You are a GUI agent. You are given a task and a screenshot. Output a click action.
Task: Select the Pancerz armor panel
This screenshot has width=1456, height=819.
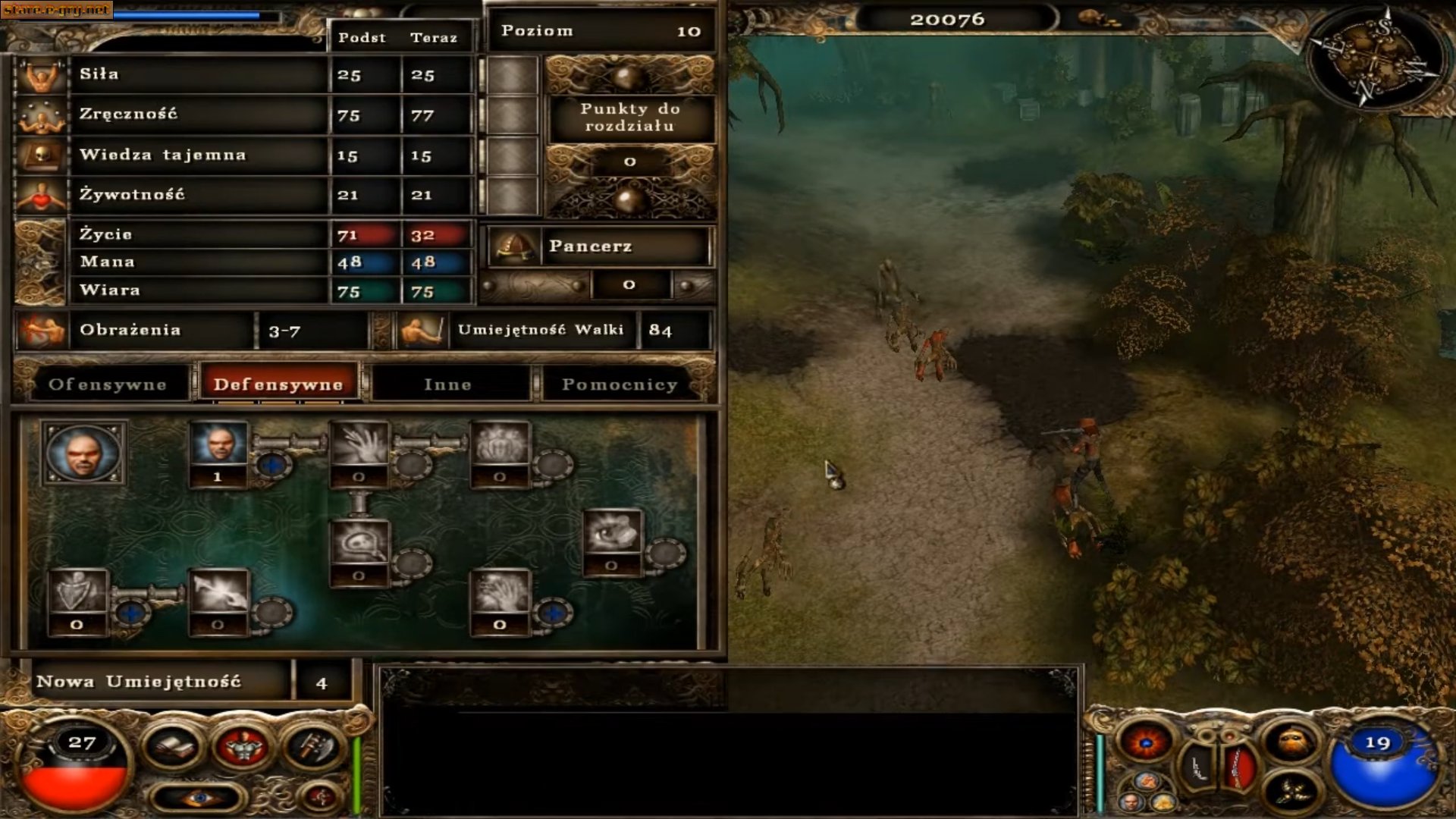599,246
